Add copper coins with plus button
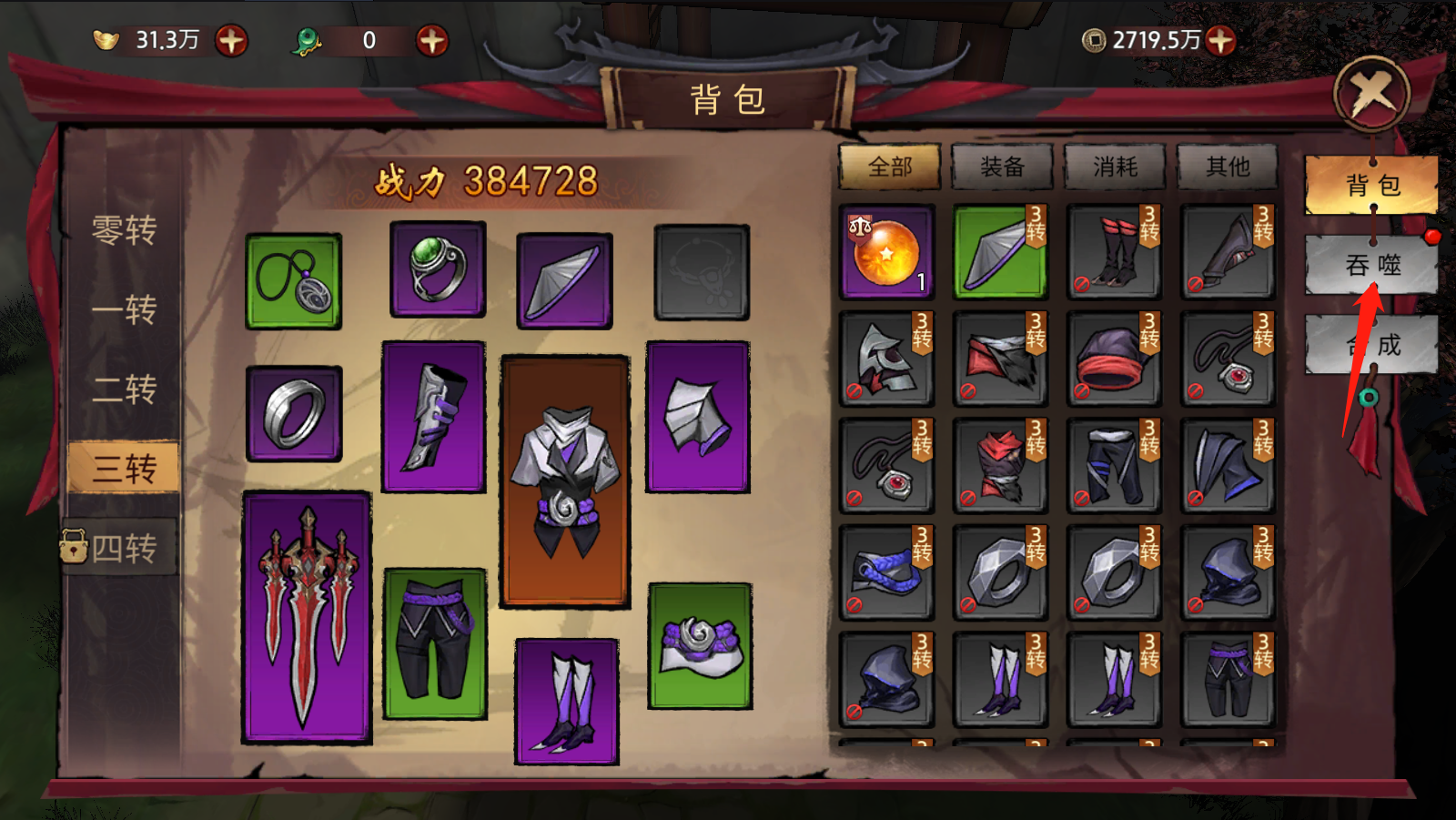 point(1220,40)
